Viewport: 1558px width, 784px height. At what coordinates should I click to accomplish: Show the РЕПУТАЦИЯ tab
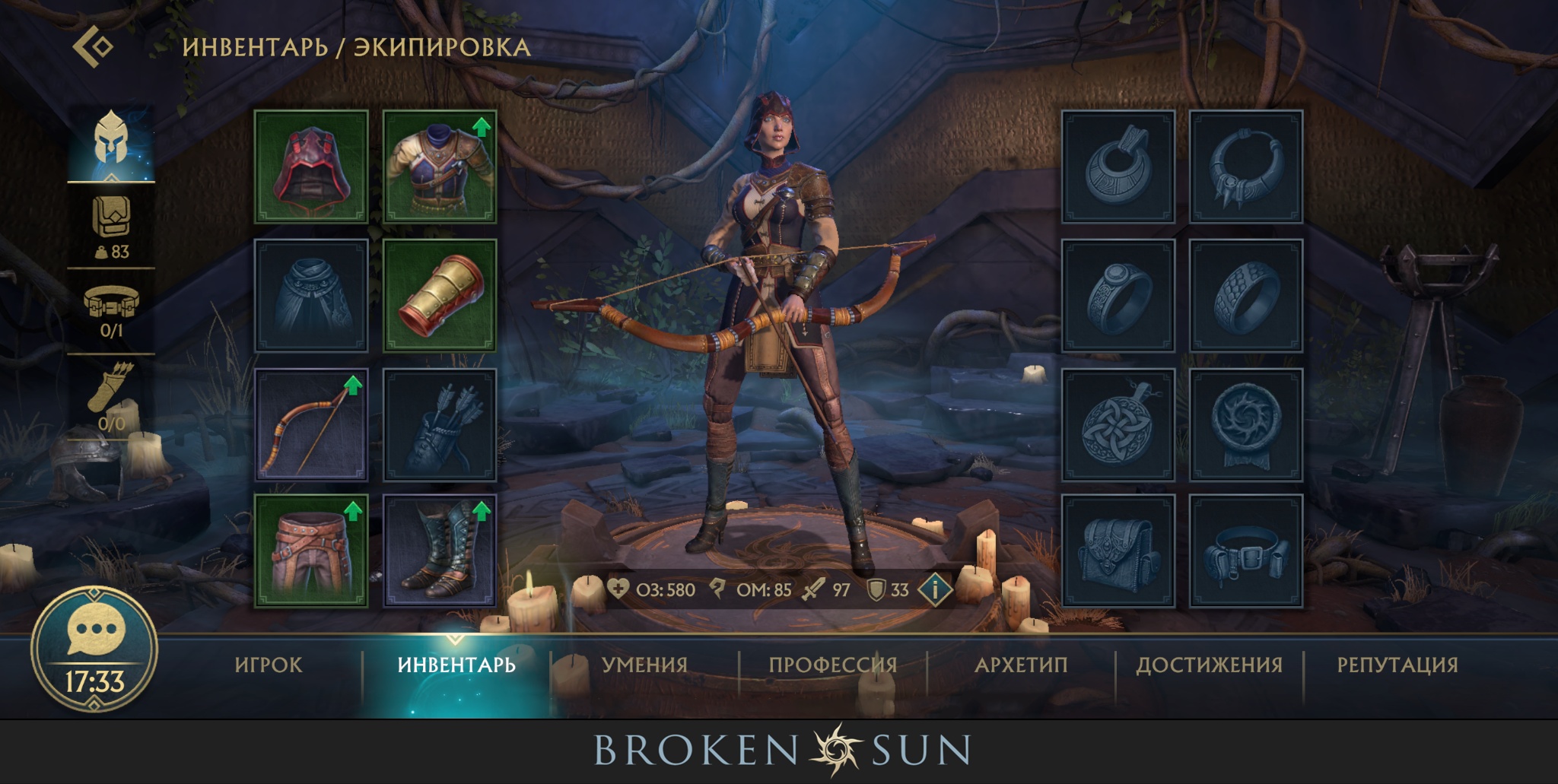(x=1397, y=665)
